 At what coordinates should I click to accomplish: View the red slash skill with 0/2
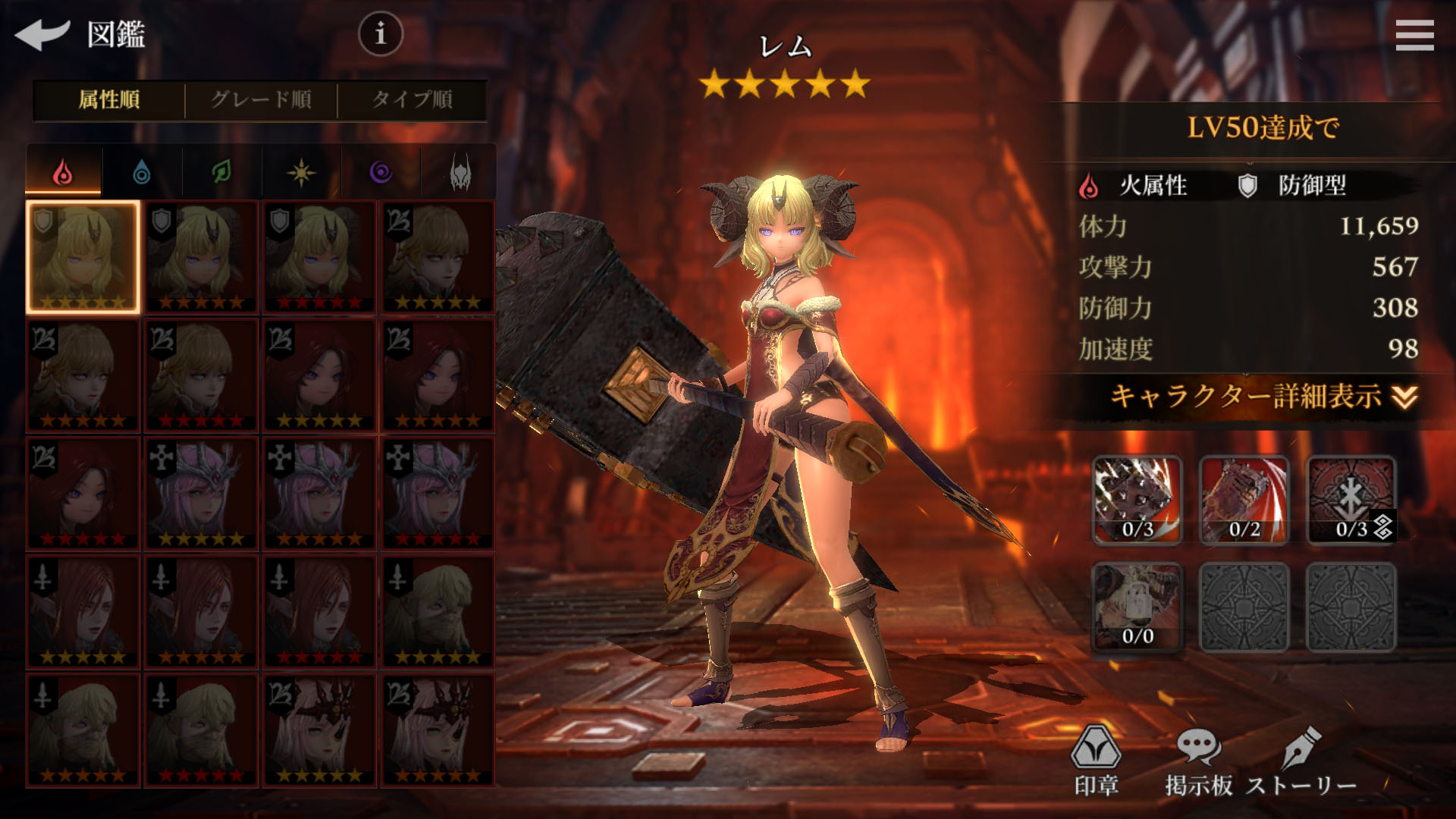[x=1244, y=500]
